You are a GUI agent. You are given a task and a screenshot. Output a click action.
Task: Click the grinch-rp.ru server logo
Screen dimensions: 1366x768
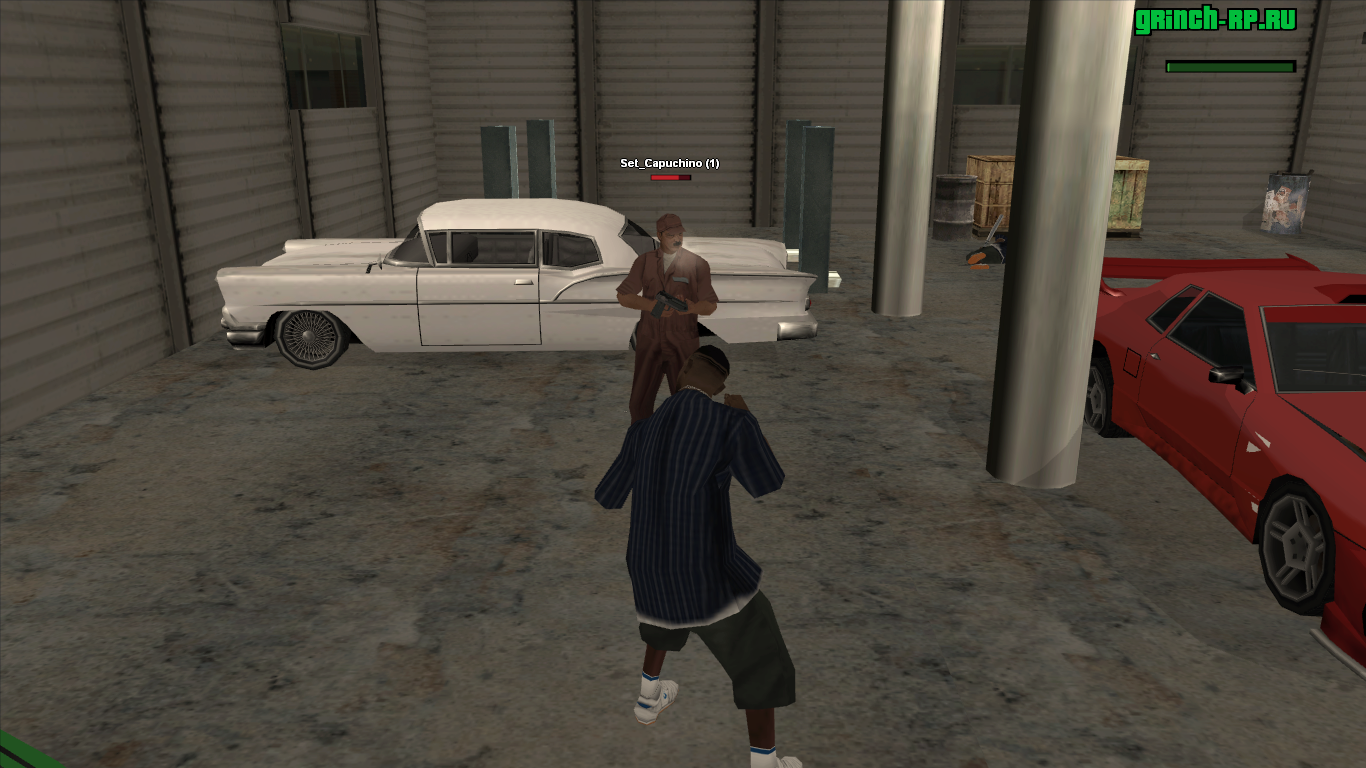click(x=1215, y=21)
